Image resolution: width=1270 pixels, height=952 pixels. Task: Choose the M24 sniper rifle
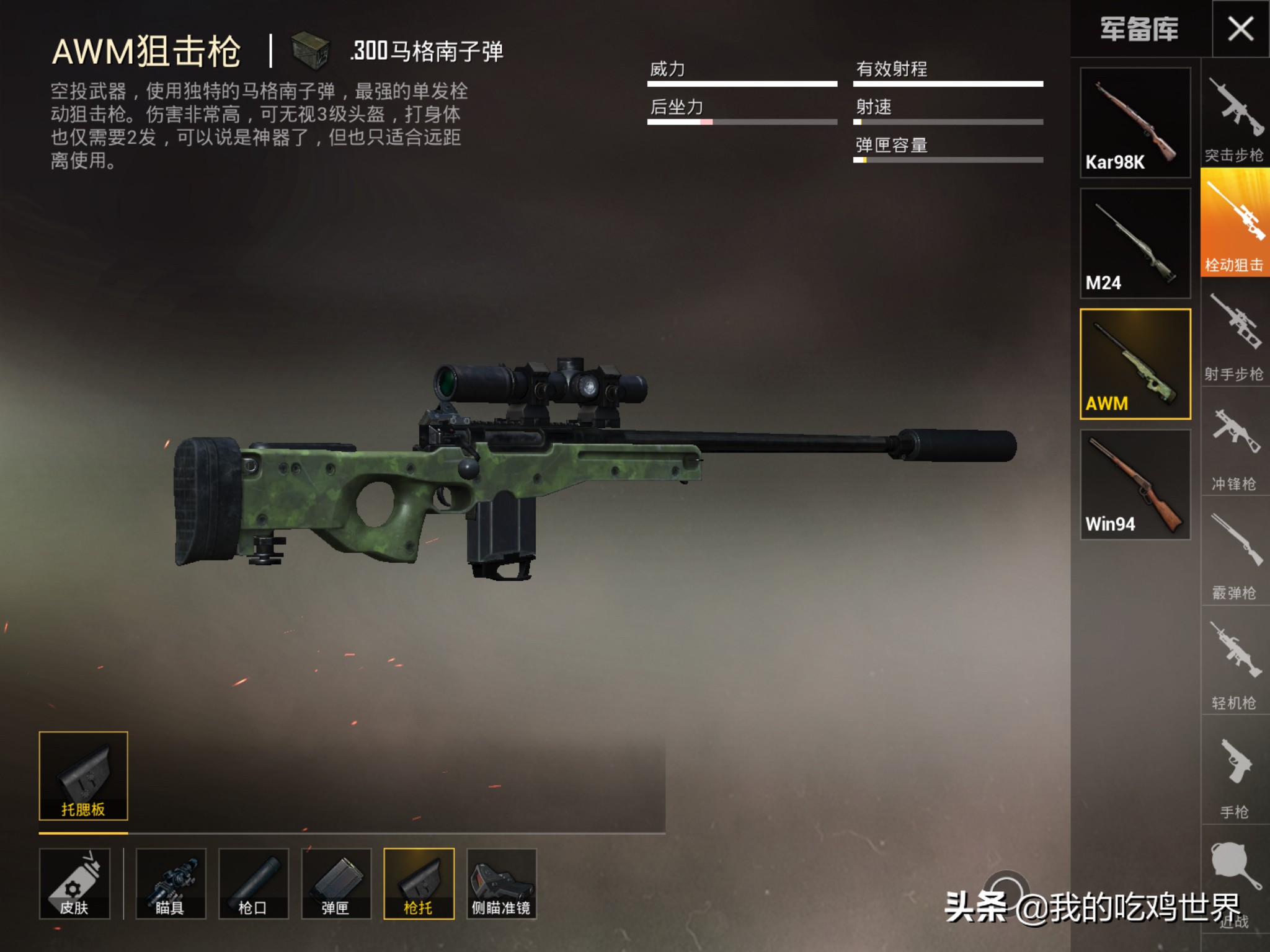pos(1135,243)
